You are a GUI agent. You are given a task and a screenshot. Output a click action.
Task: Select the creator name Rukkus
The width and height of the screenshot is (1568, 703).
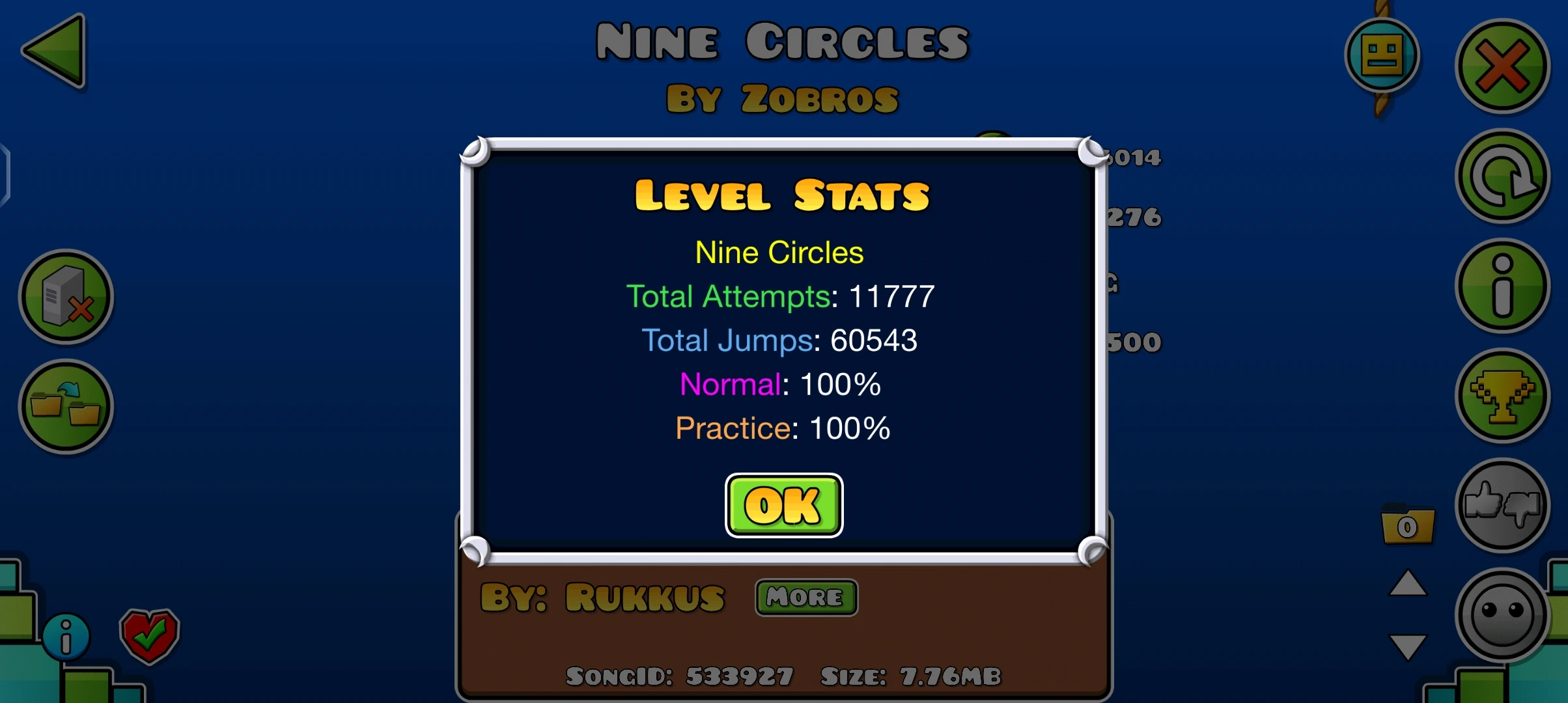click(x=645, y=596)
